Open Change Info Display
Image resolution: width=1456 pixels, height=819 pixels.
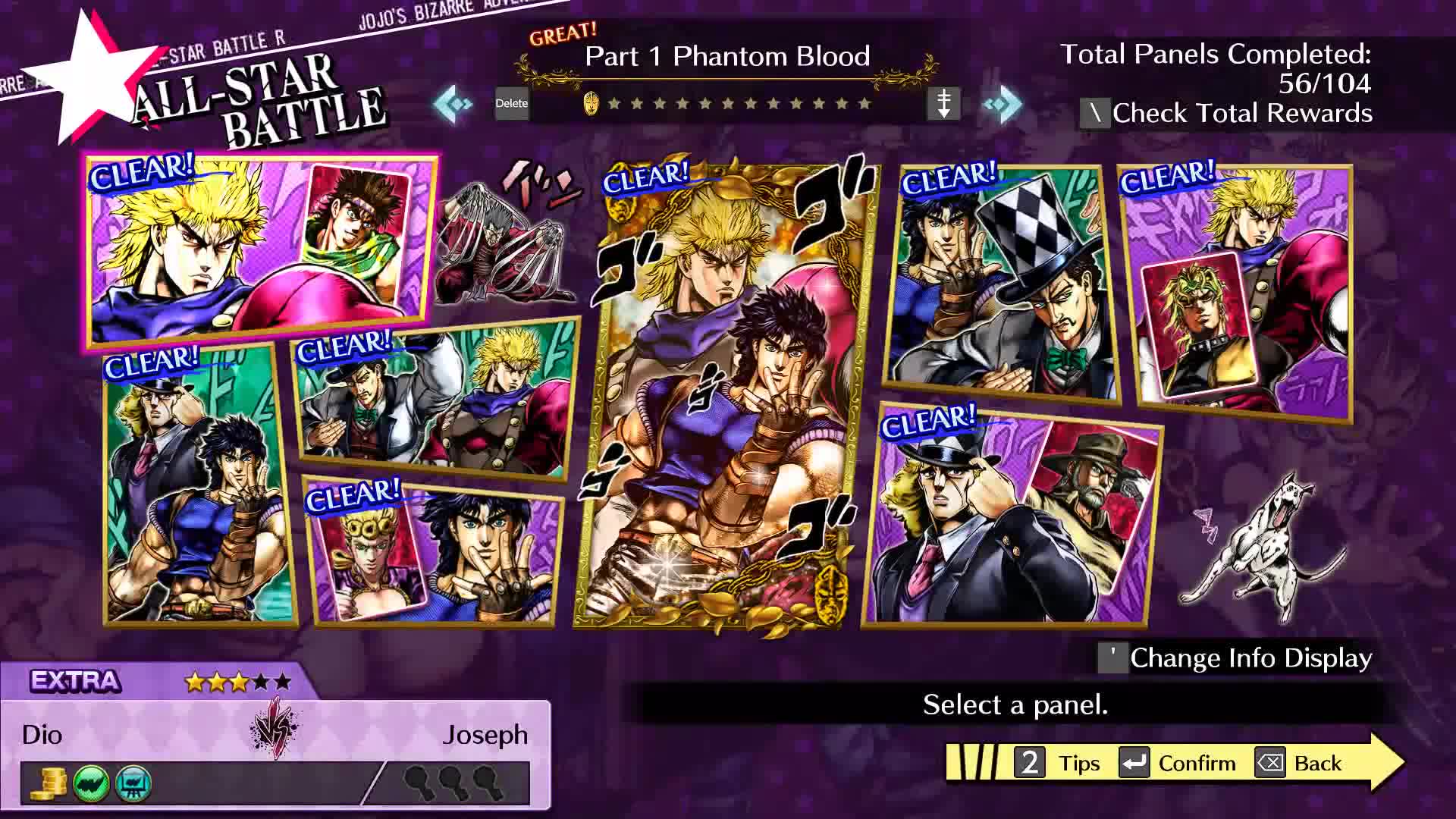(1250, 658)
